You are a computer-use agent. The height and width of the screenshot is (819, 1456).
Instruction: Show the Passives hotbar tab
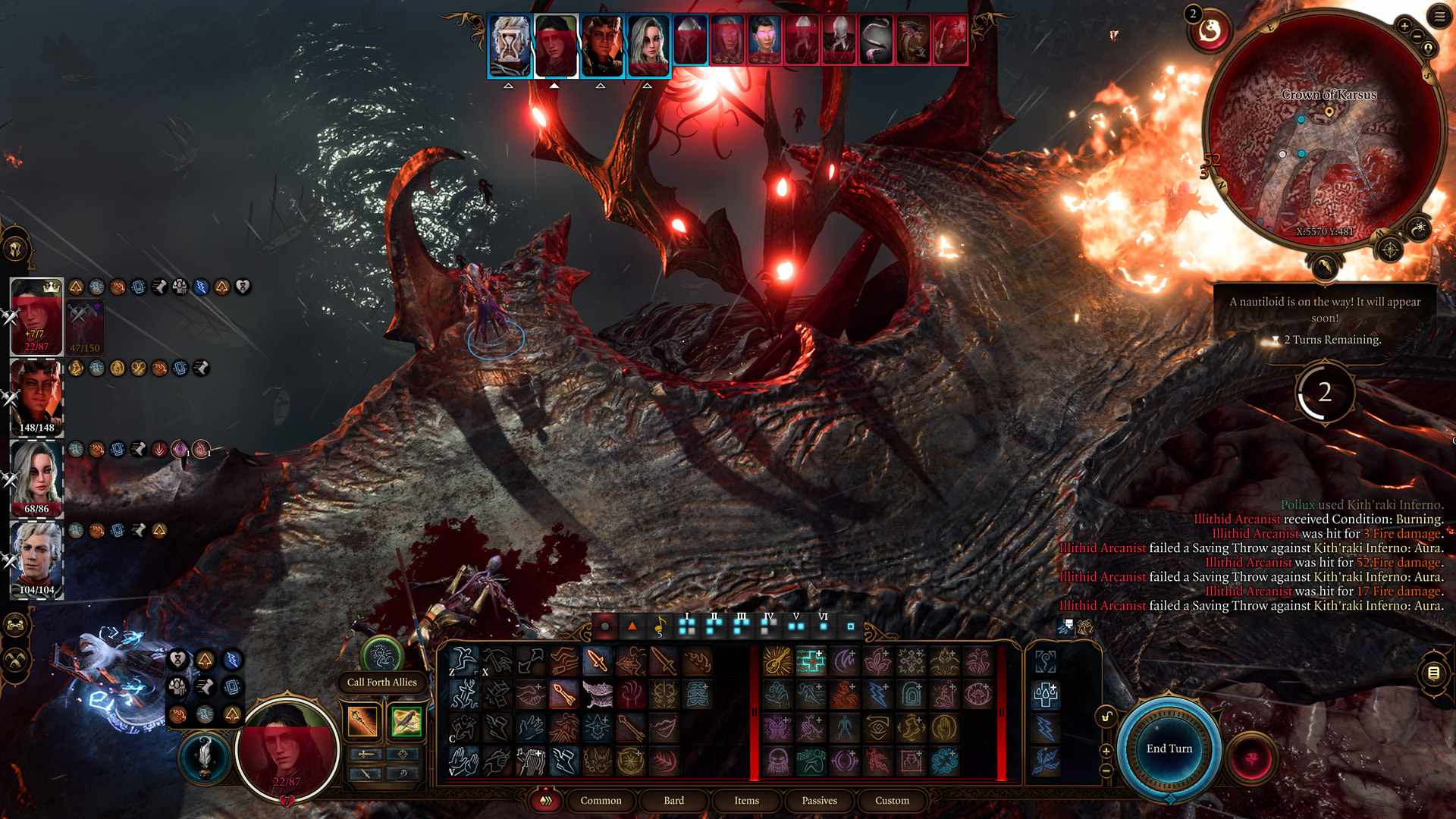[x=819, y=801]
